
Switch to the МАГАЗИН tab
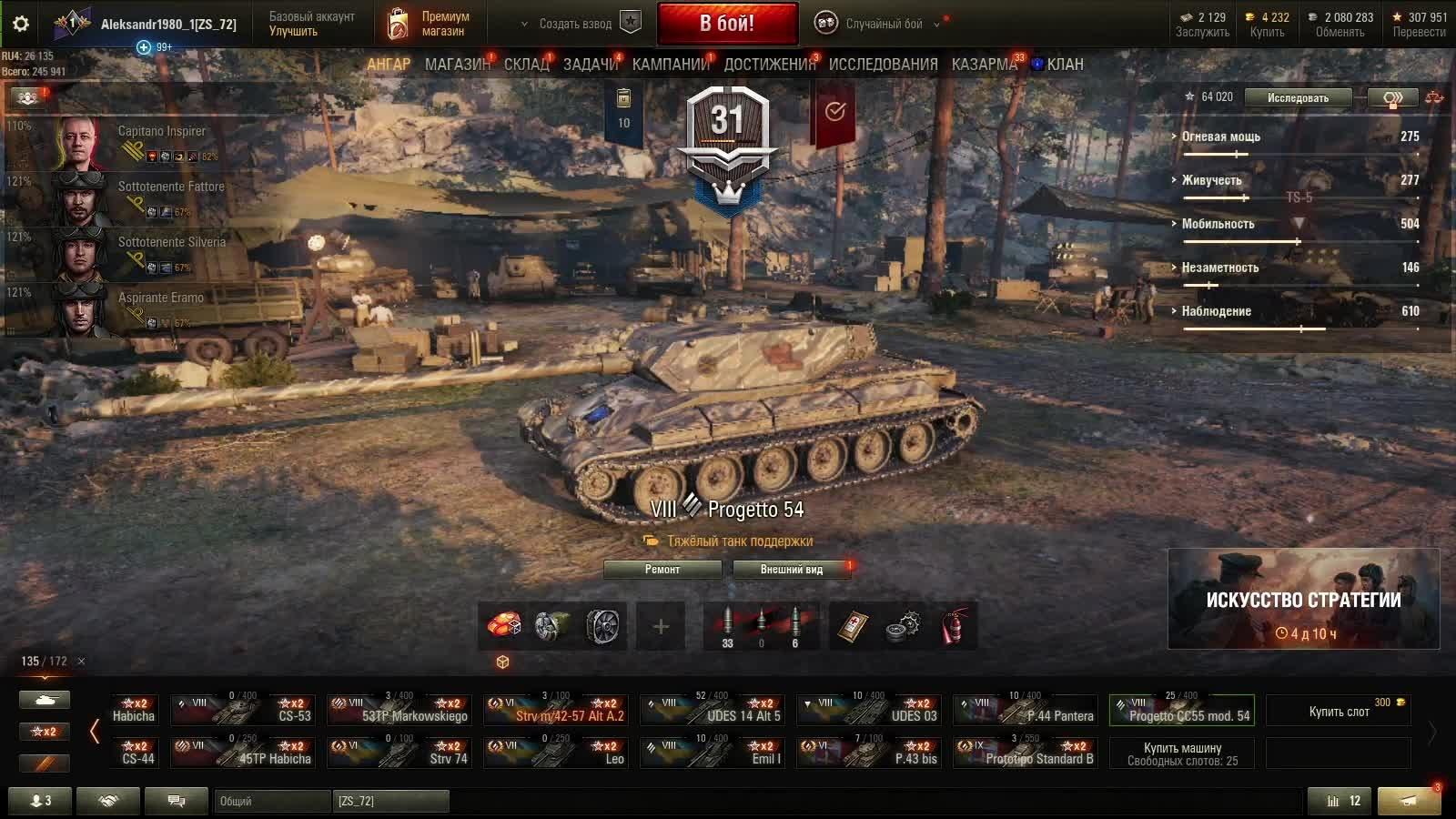(x=457, y=65)
